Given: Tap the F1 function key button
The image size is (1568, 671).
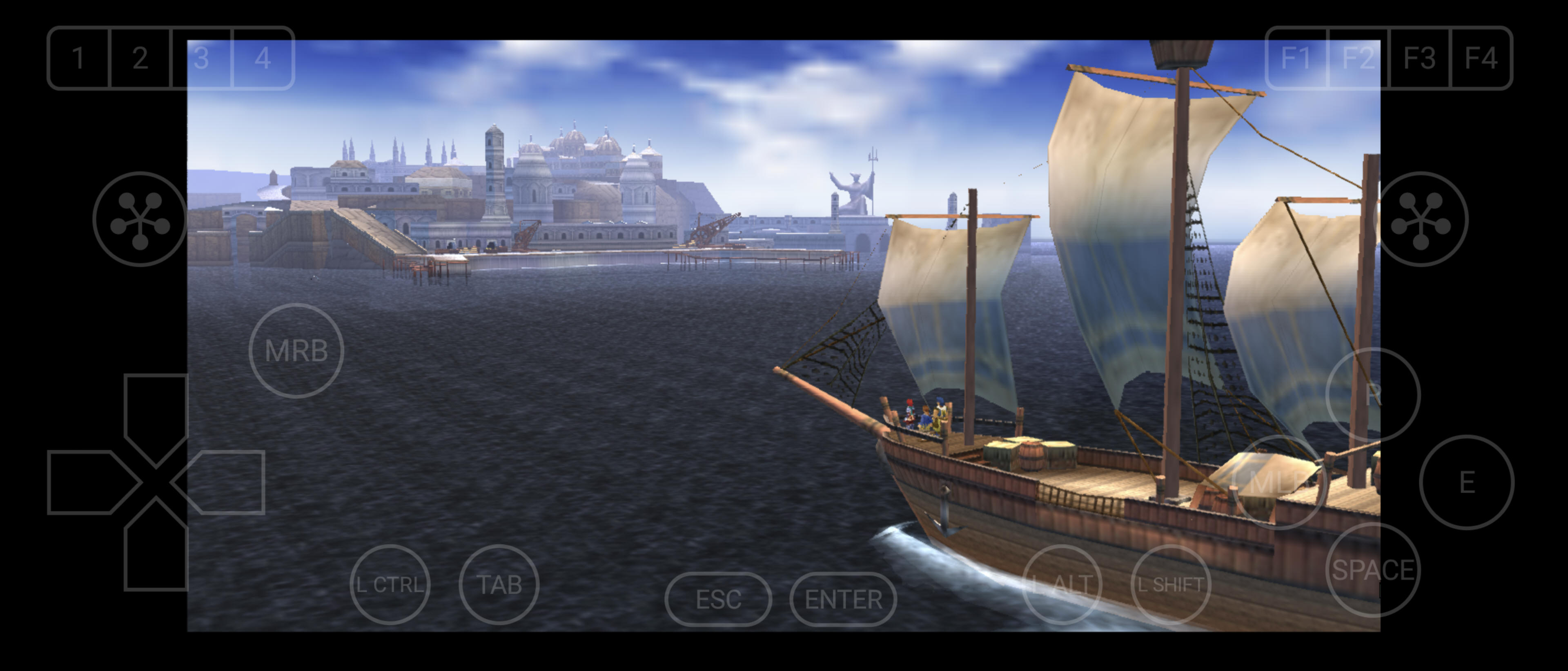Looking at the screenshot, I should 1296,58.
